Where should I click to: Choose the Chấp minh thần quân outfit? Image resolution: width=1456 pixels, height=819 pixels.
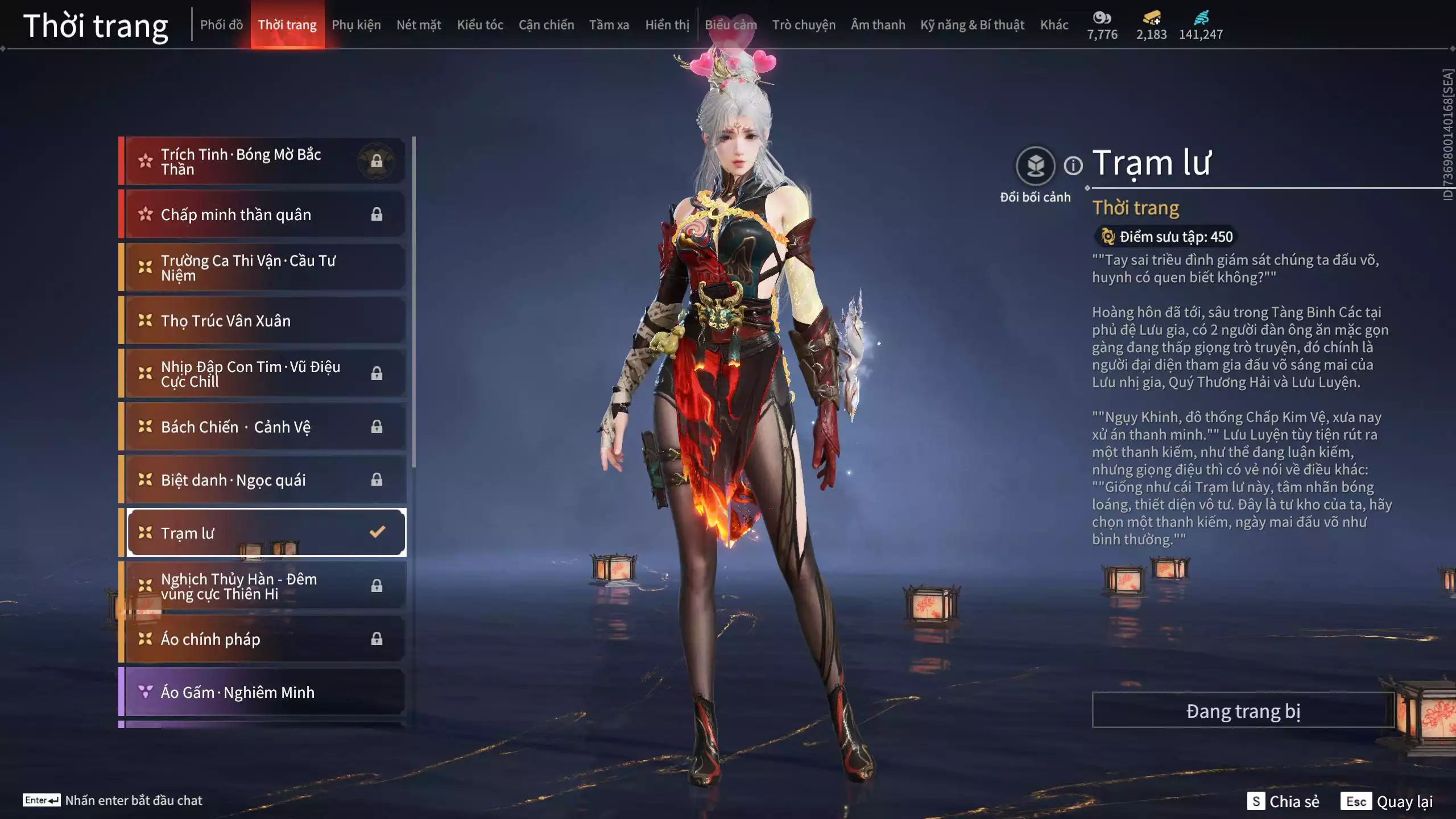coord(264,214)
